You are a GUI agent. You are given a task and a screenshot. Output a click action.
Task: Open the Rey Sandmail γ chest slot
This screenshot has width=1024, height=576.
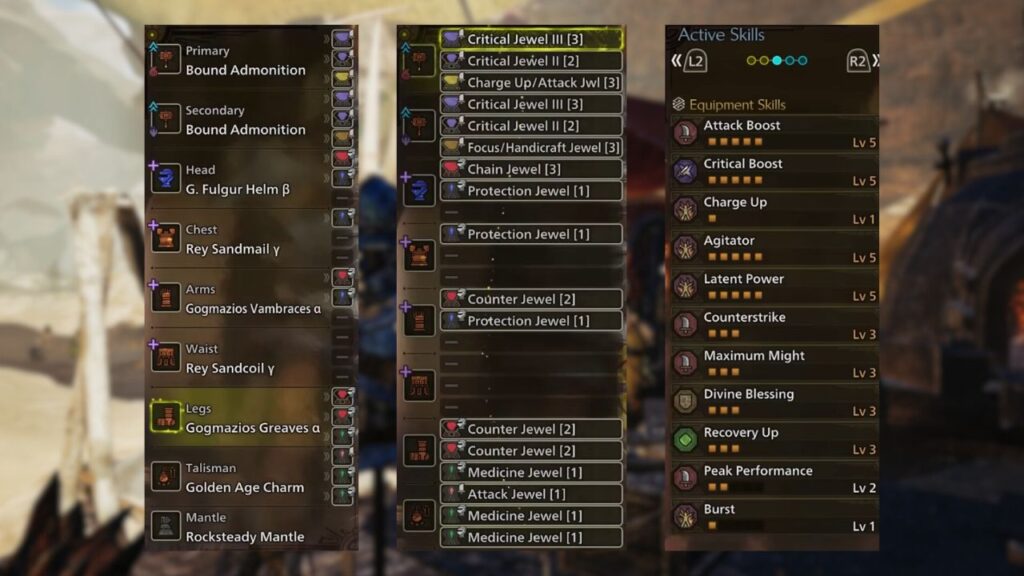[x=245, y=240]
